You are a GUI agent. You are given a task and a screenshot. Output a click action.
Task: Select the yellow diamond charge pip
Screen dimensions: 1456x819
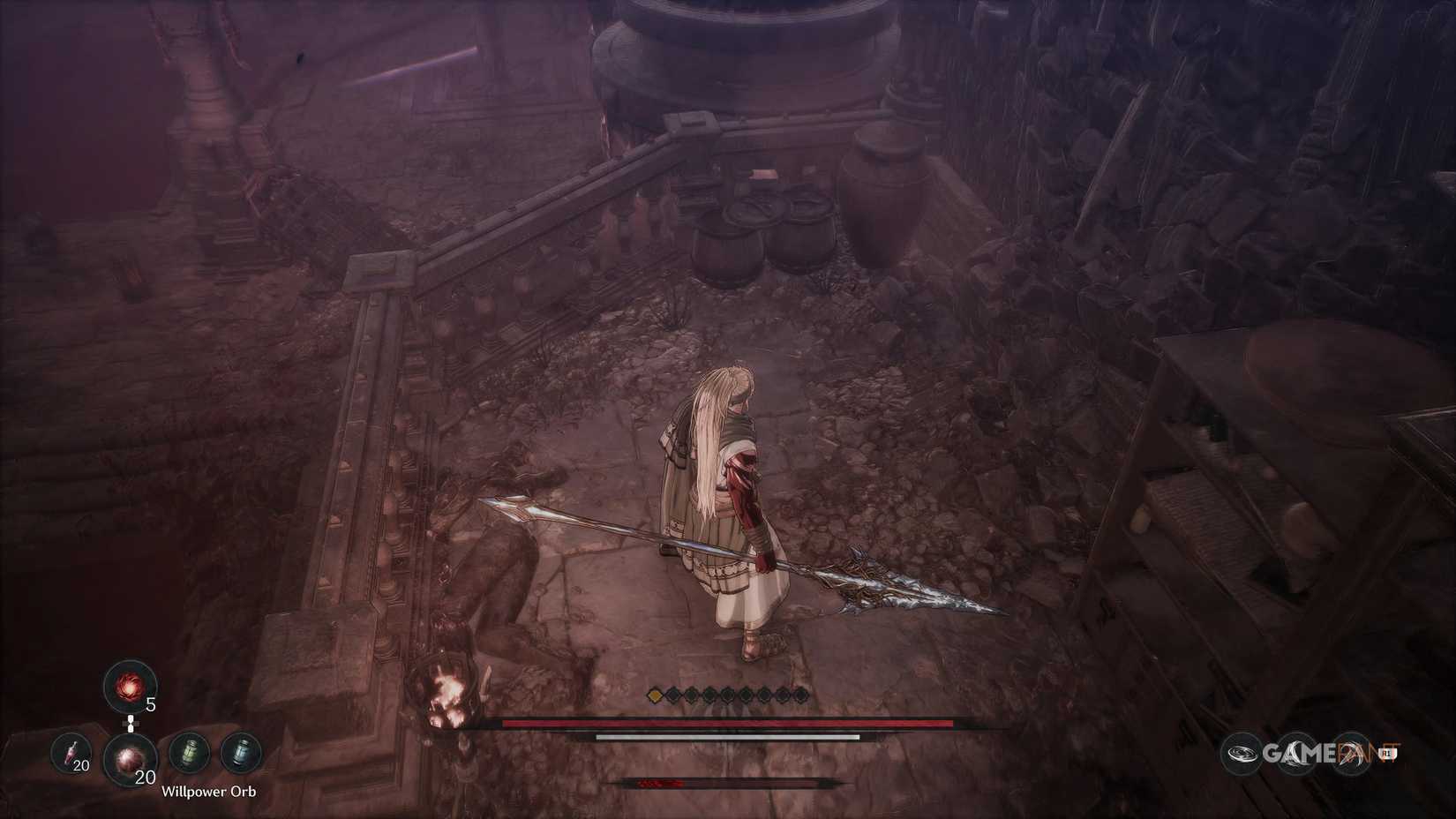pos(653,694)
